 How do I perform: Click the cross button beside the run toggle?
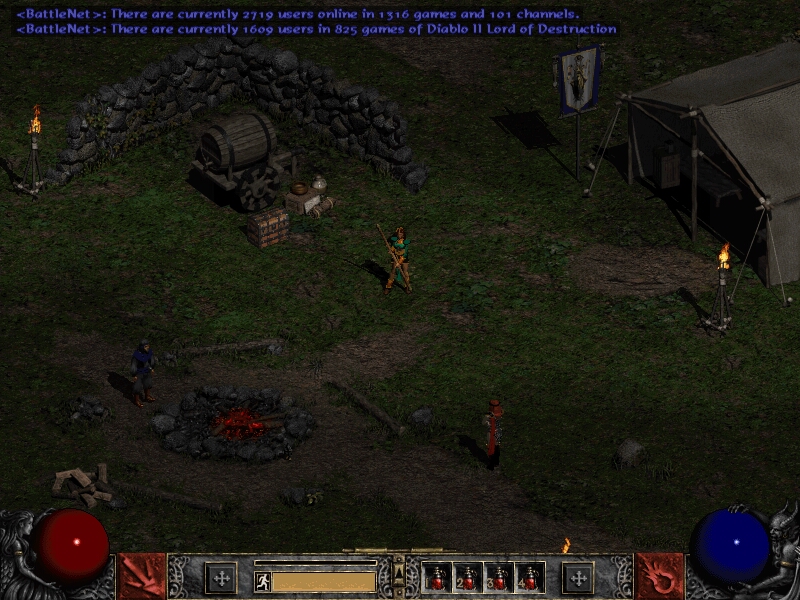coord(221,578)
